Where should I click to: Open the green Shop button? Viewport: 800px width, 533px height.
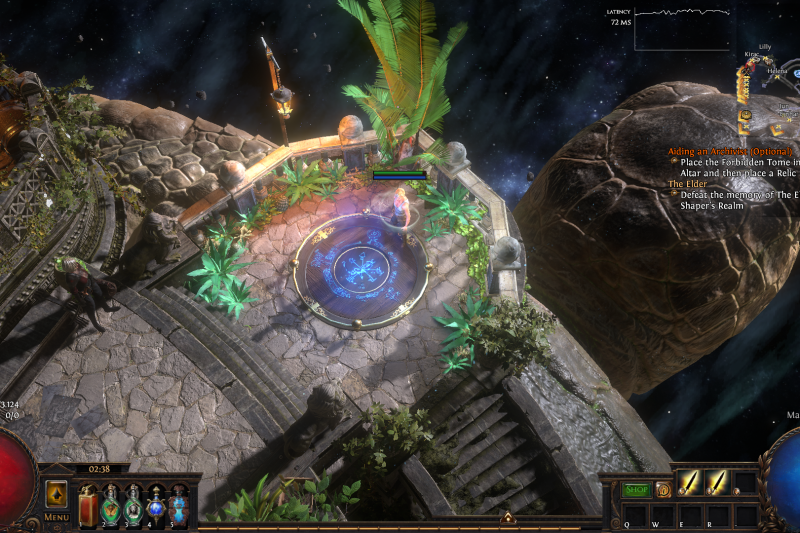pyautogui.click(x=636, y=490)
